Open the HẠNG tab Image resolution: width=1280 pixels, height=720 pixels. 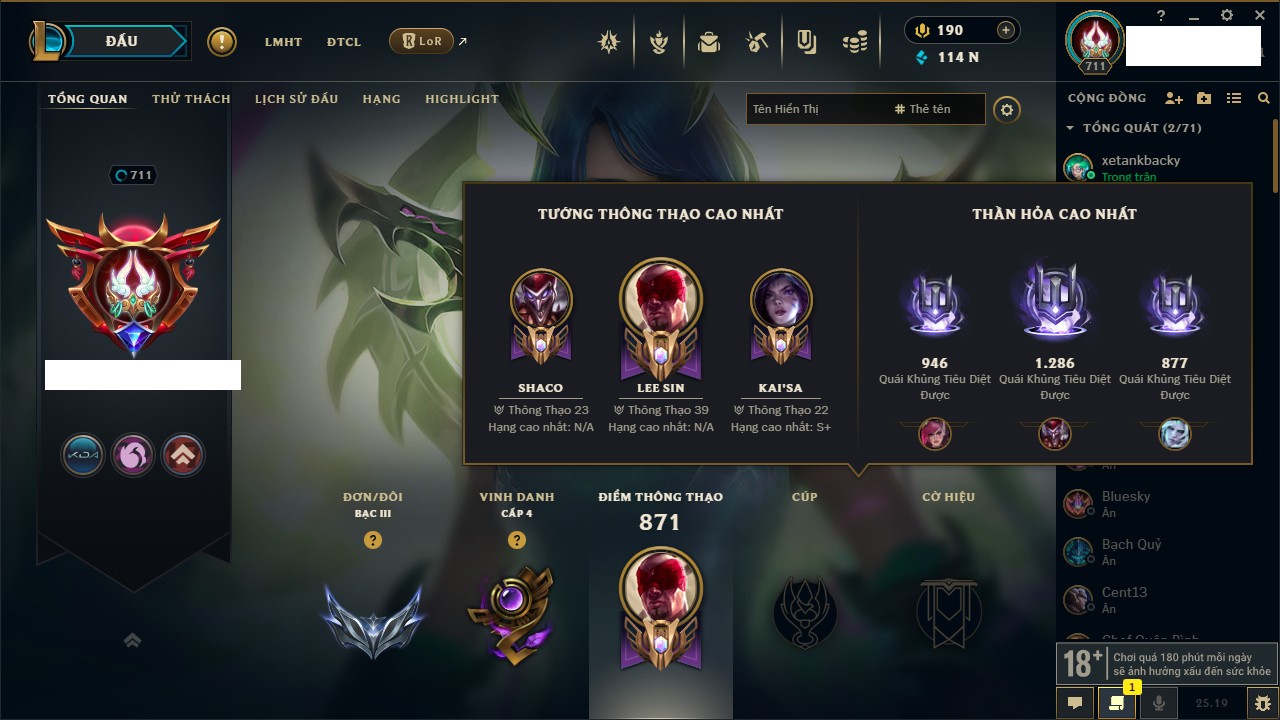click(381, 99)
